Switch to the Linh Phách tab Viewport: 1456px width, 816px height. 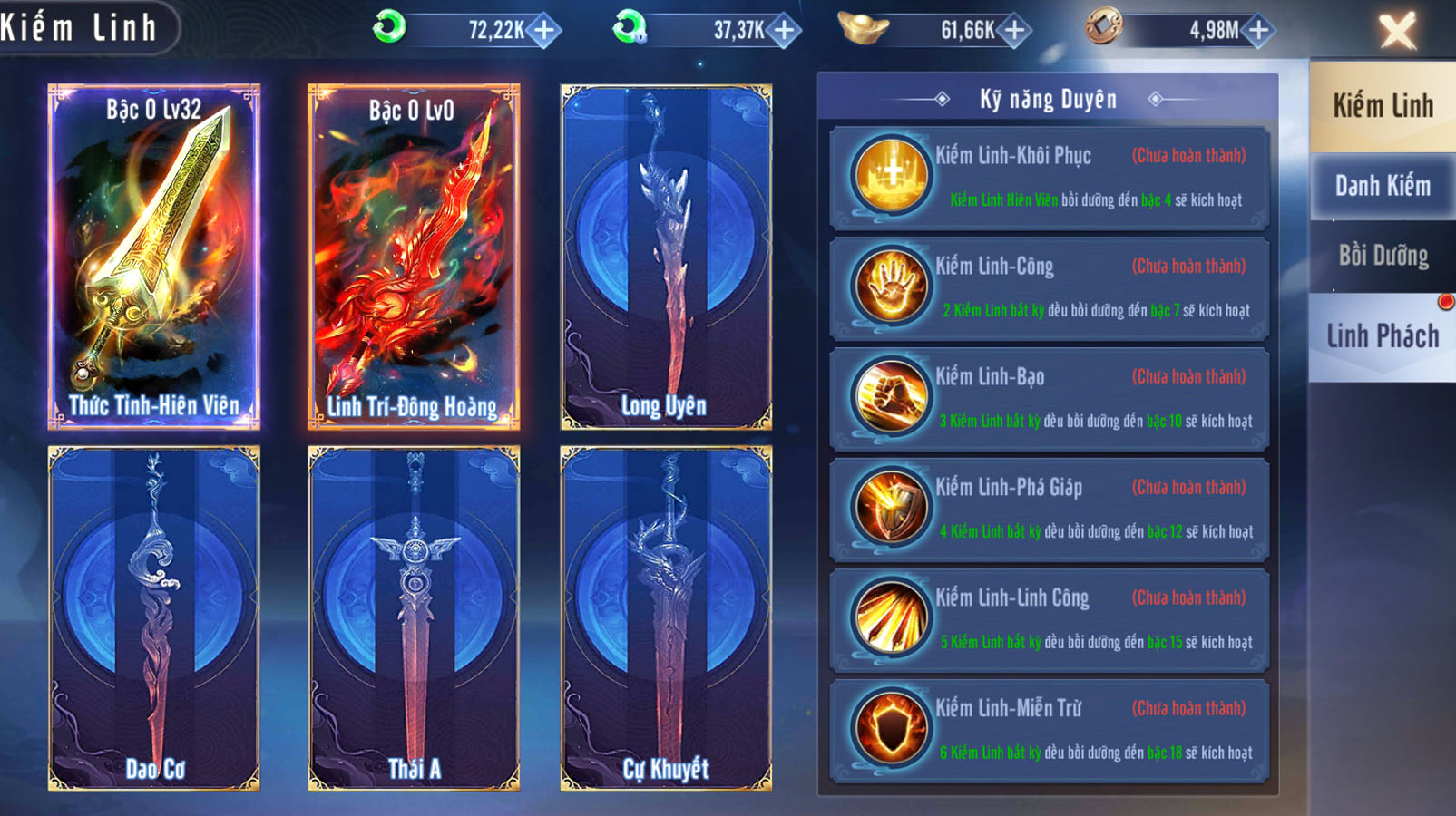click(1383, 335)
